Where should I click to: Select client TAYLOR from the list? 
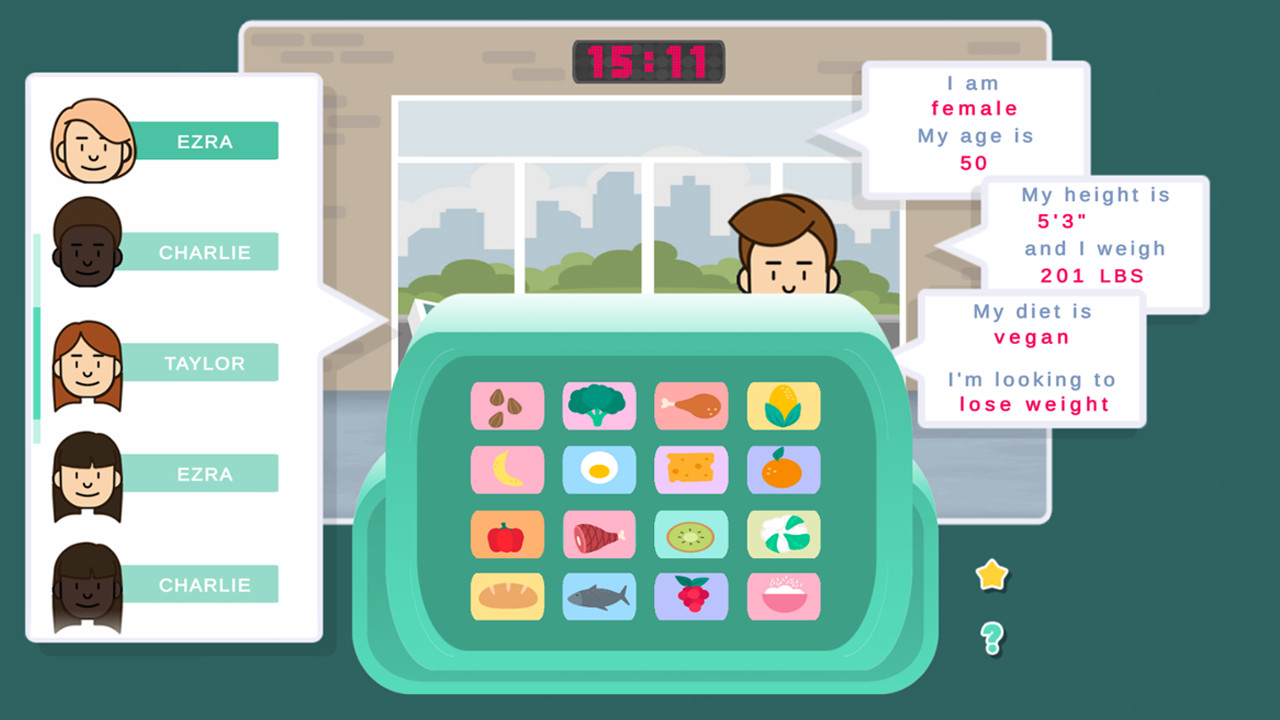(x=205, y=363)
